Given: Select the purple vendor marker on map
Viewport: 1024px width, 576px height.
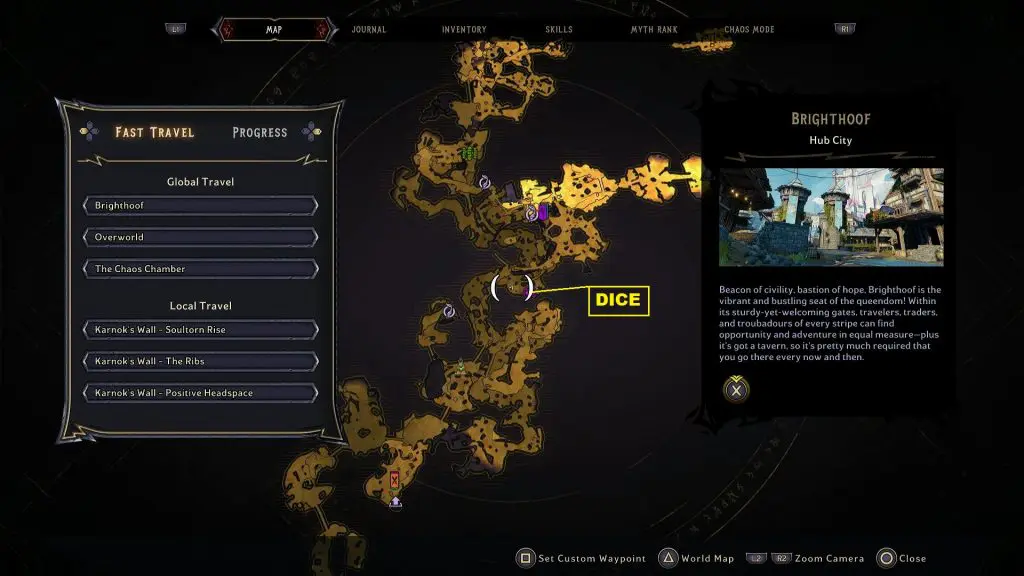Looking at the screenshot, I should 542,212.
